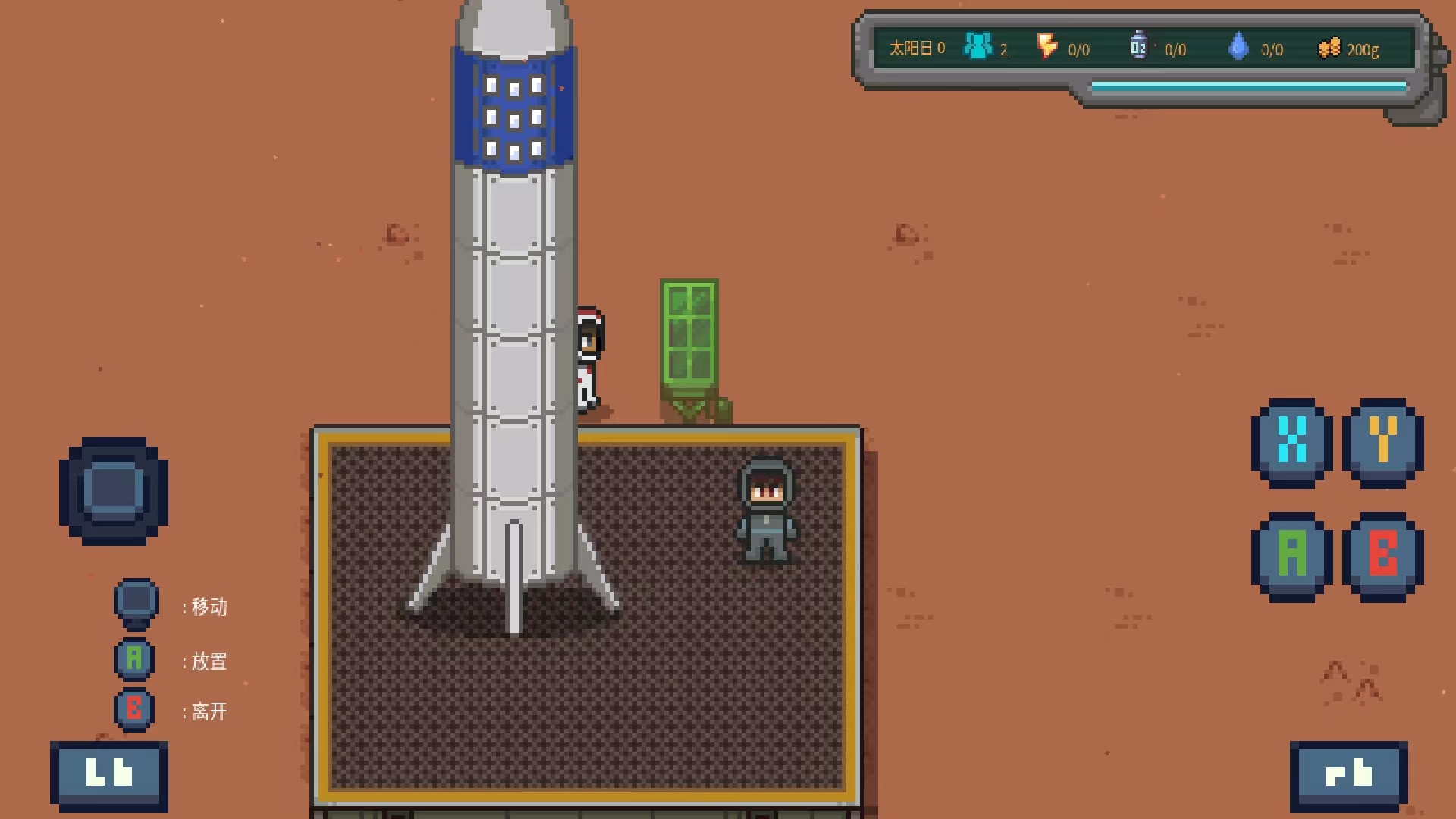
Task: Click the O2 oxygen canister icon
Action: 1137,45
